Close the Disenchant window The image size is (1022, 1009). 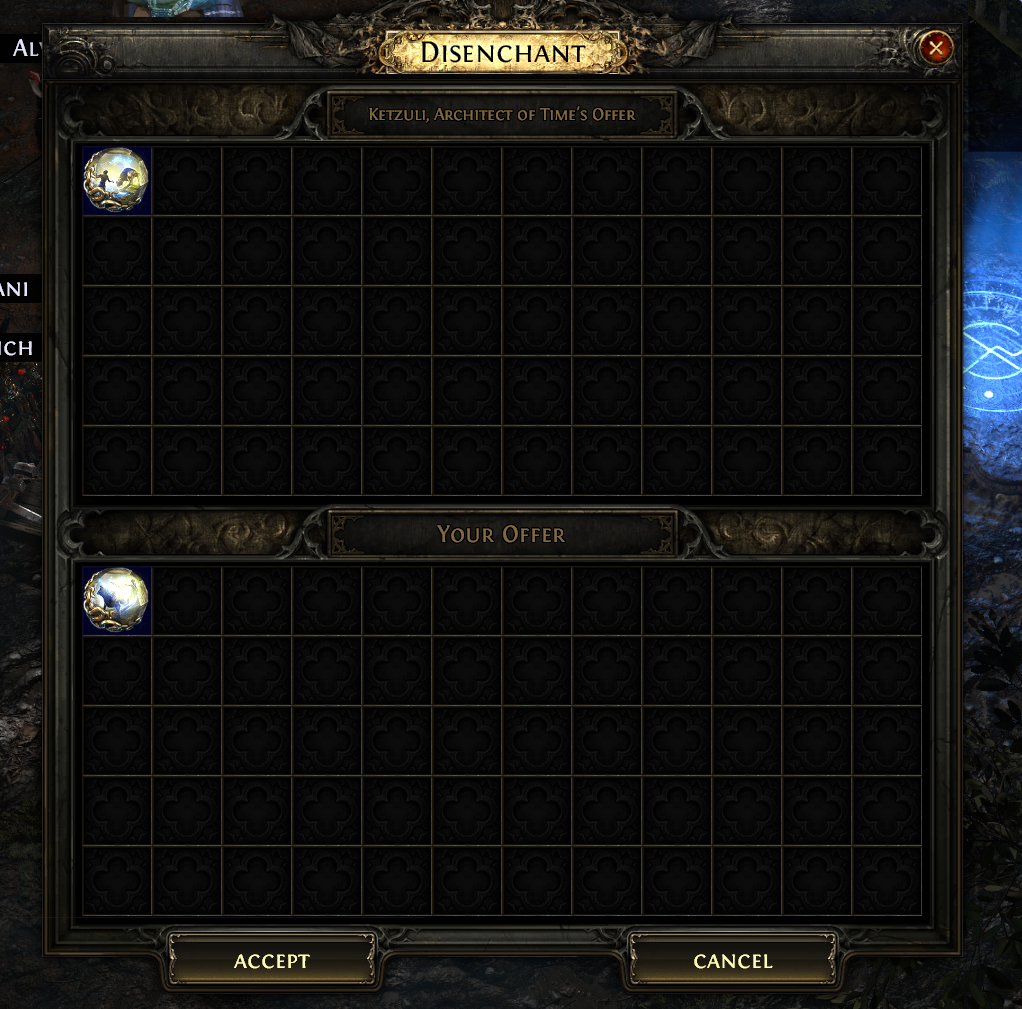(936, 48)
